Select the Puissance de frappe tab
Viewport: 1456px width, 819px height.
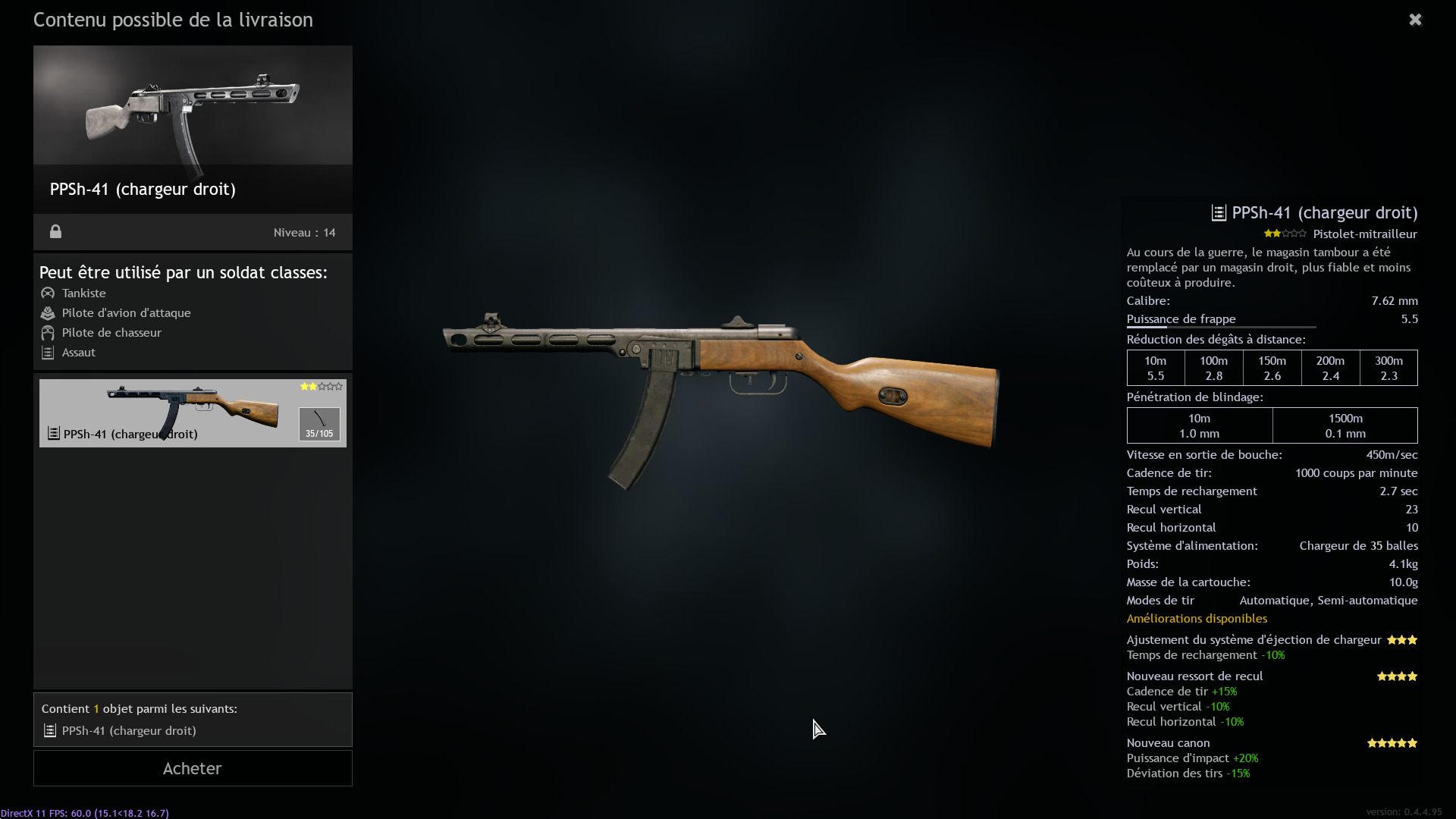click(x=1181, y=318)
